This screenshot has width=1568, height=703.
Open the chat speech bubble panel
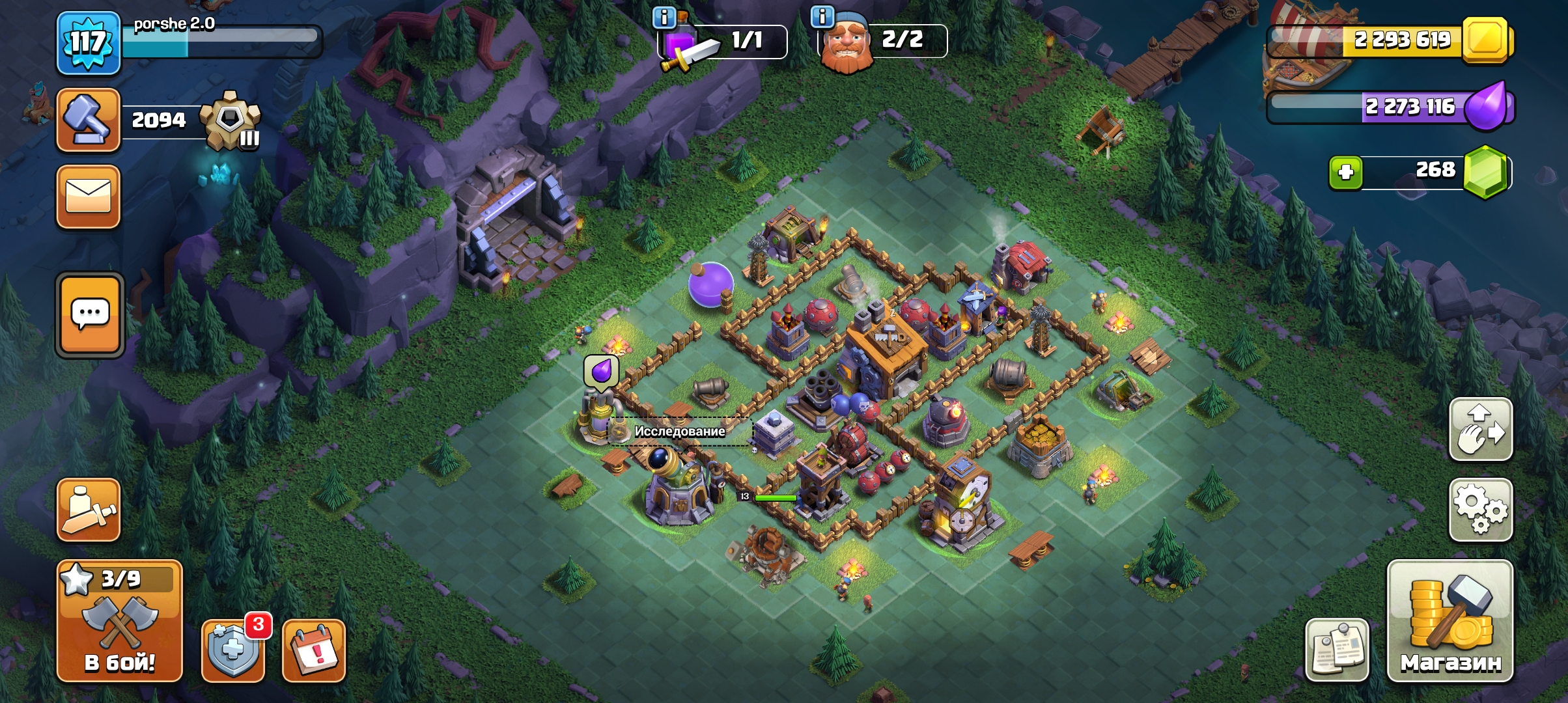coord(90,315)
